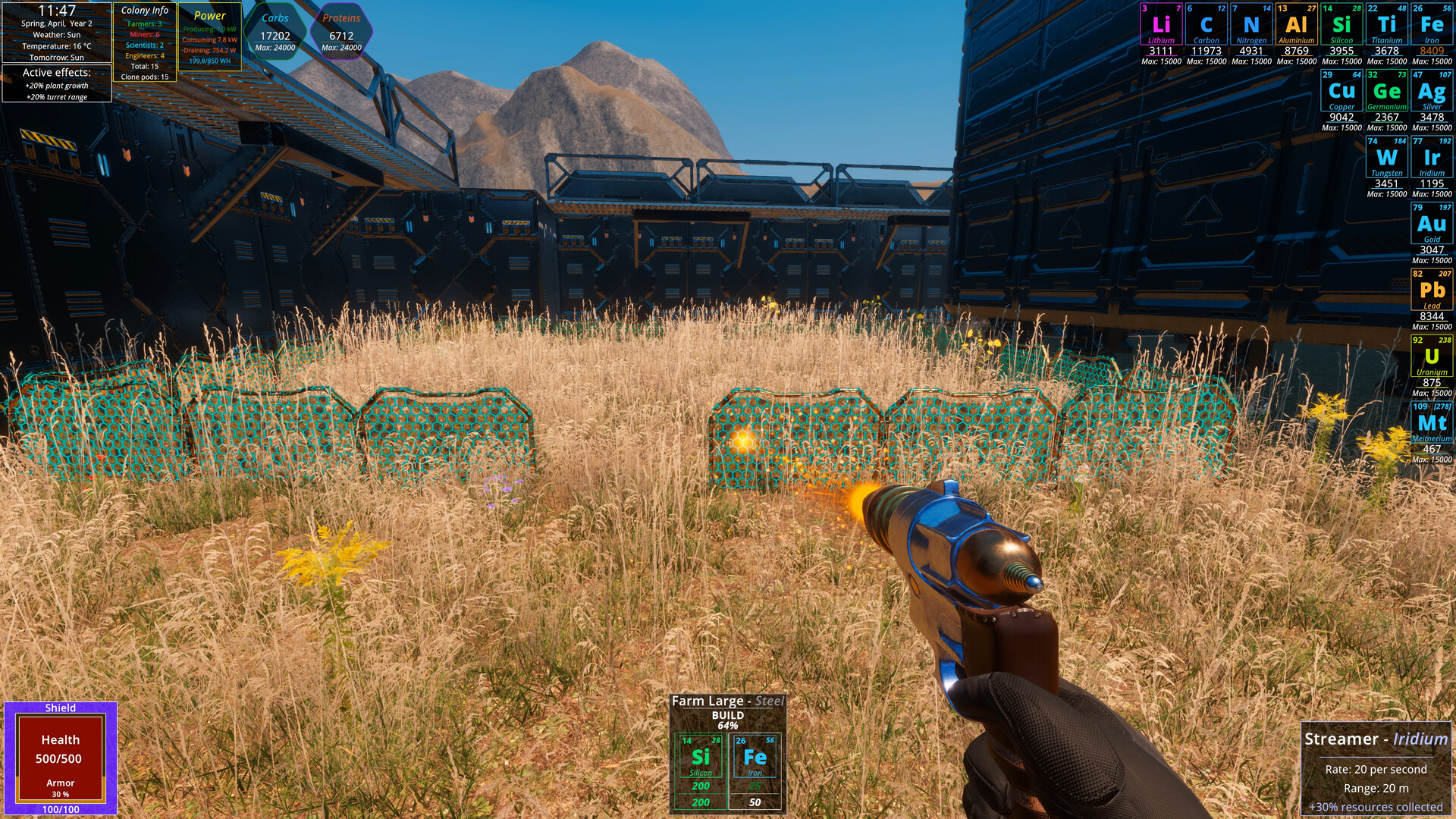Open the Carbs resource hexagon
The image size is (1456, 819).
(275, 28)
